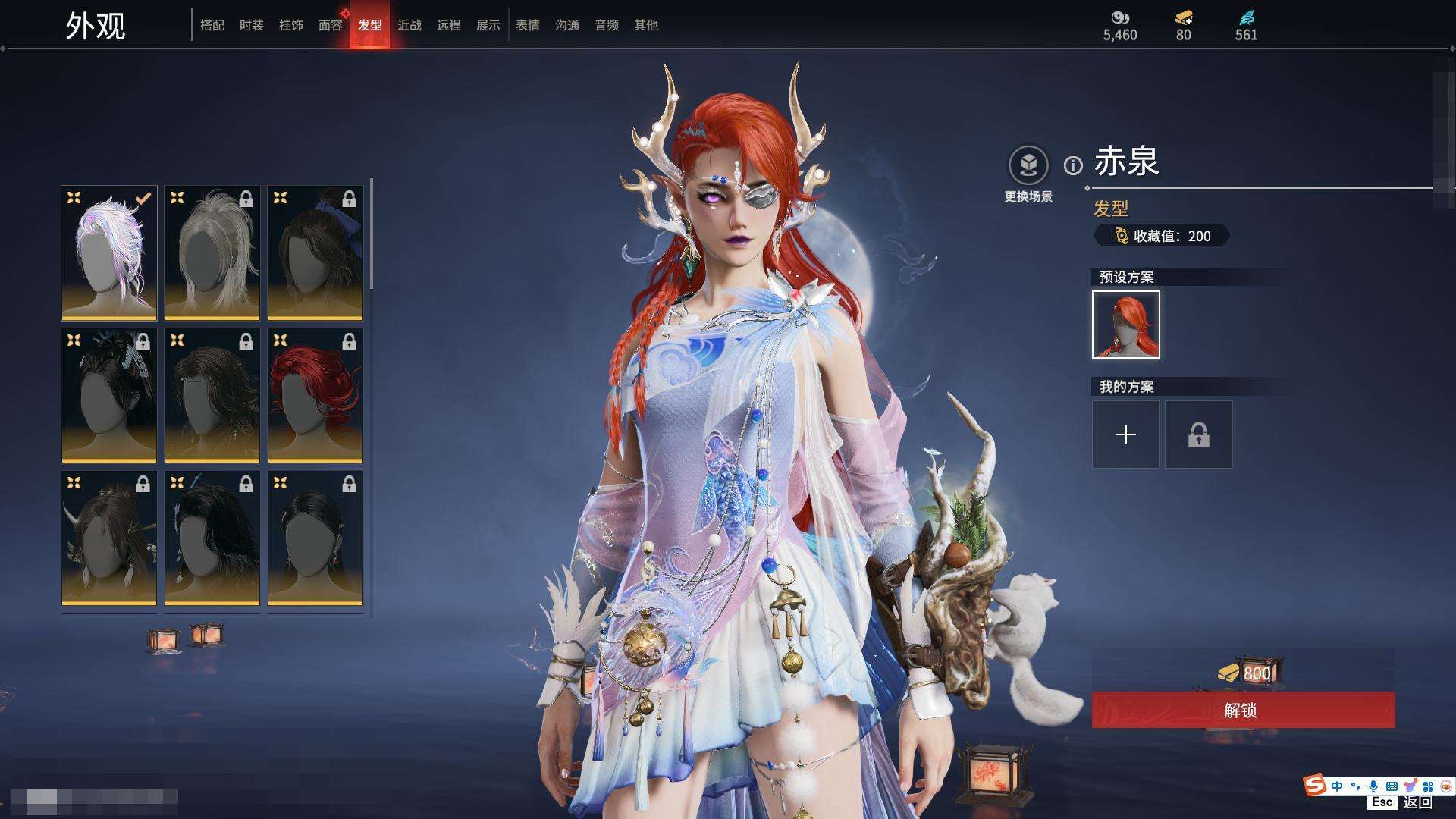The width and height of the screenshot is (1456, 819).
Task: Choose the hairstyle with blue ribbon
Action: [315, 253]
